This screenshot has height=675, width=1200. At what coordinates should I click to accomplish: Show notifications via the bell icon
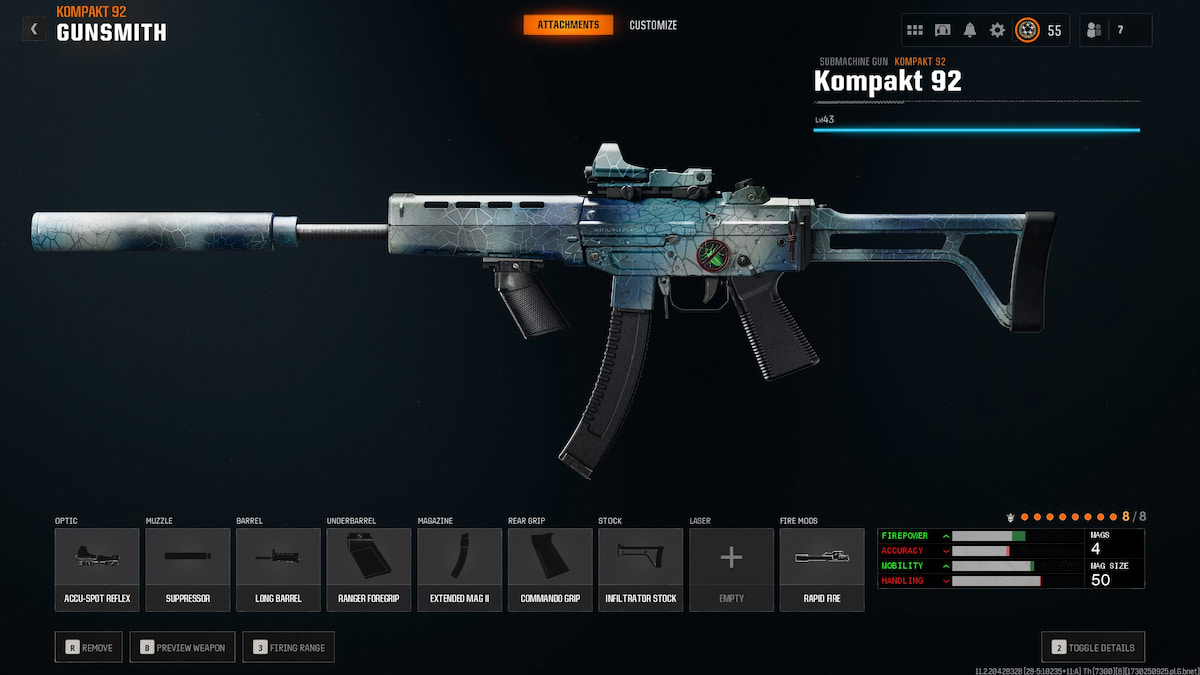pyautogui.click(x=970, y=30)
